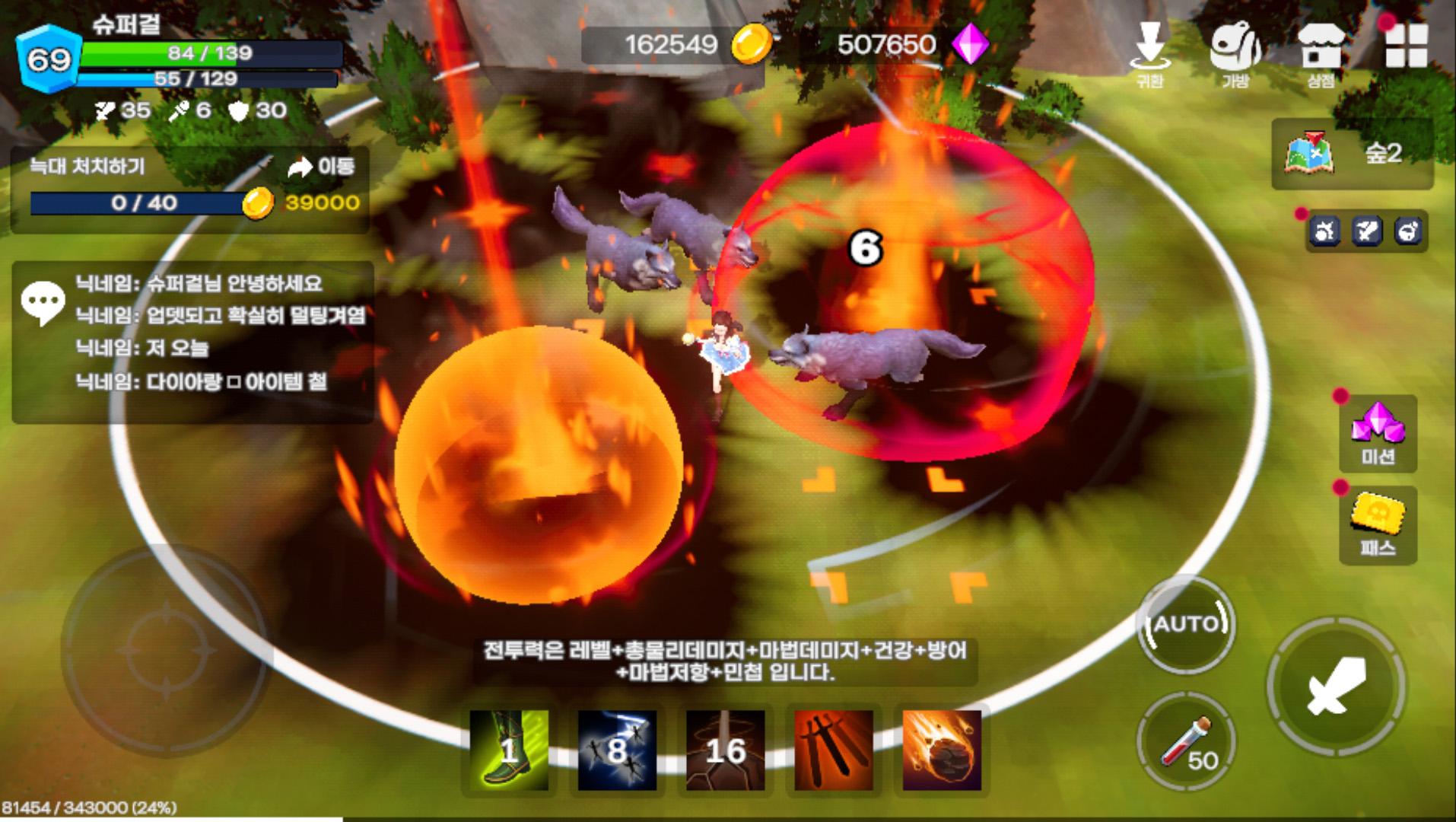This screenshot has height=822, width=1456.
Task: Open the 패스 pass ticket
Action: click(x=1377, y=524)
